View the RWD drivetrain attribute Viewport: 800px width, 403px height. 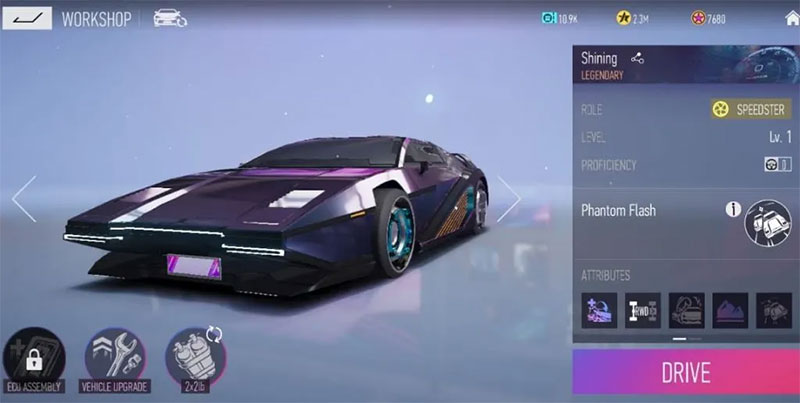(642, 311)
